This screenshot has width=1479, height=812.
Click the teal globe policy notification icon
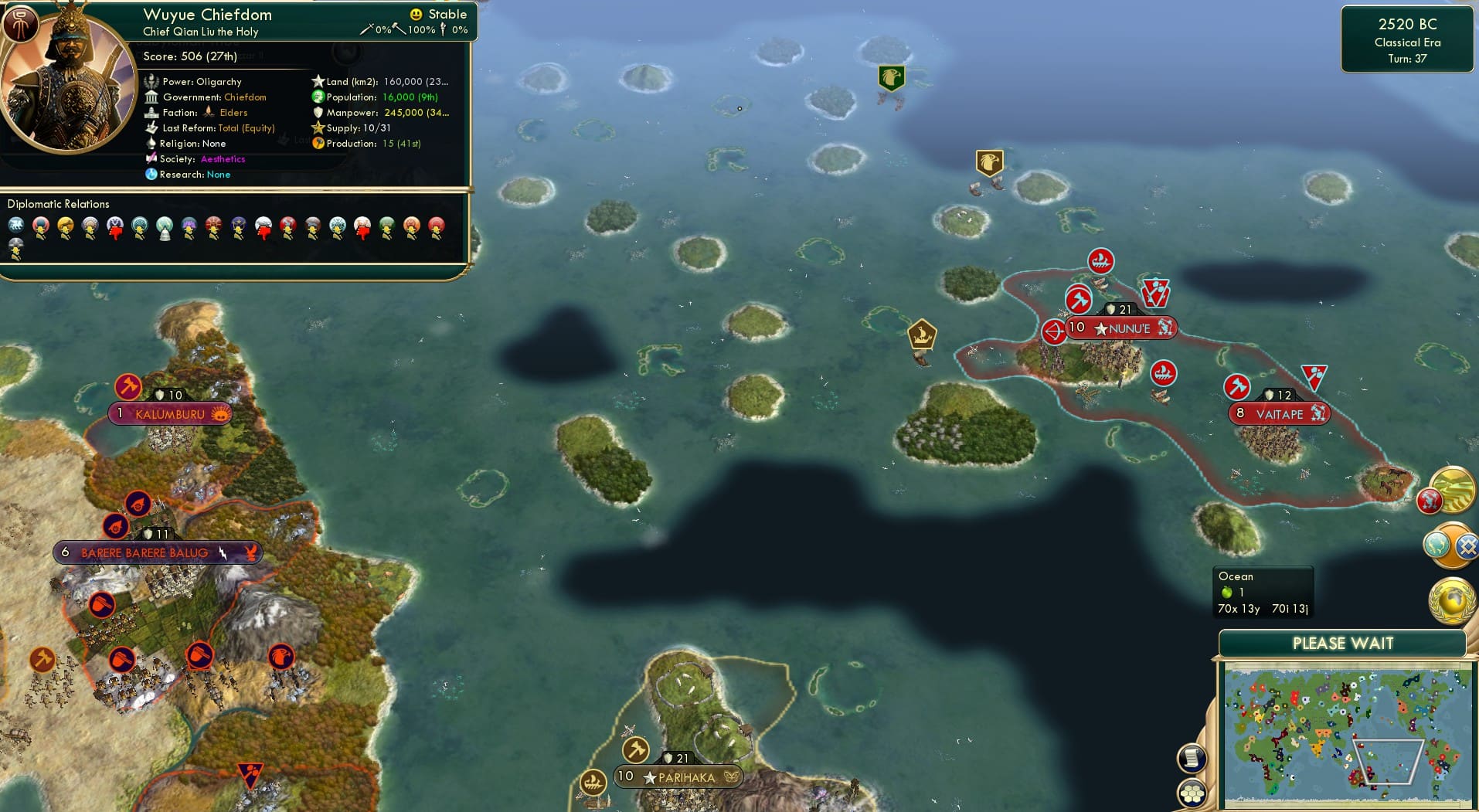click(1436, 544)
